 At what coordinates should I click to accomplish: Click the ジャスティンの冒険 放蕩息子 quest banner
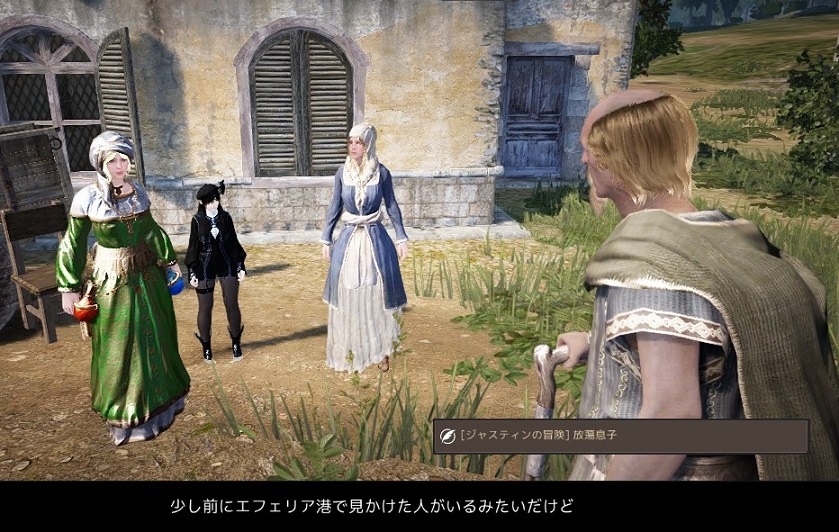(620, 436)
